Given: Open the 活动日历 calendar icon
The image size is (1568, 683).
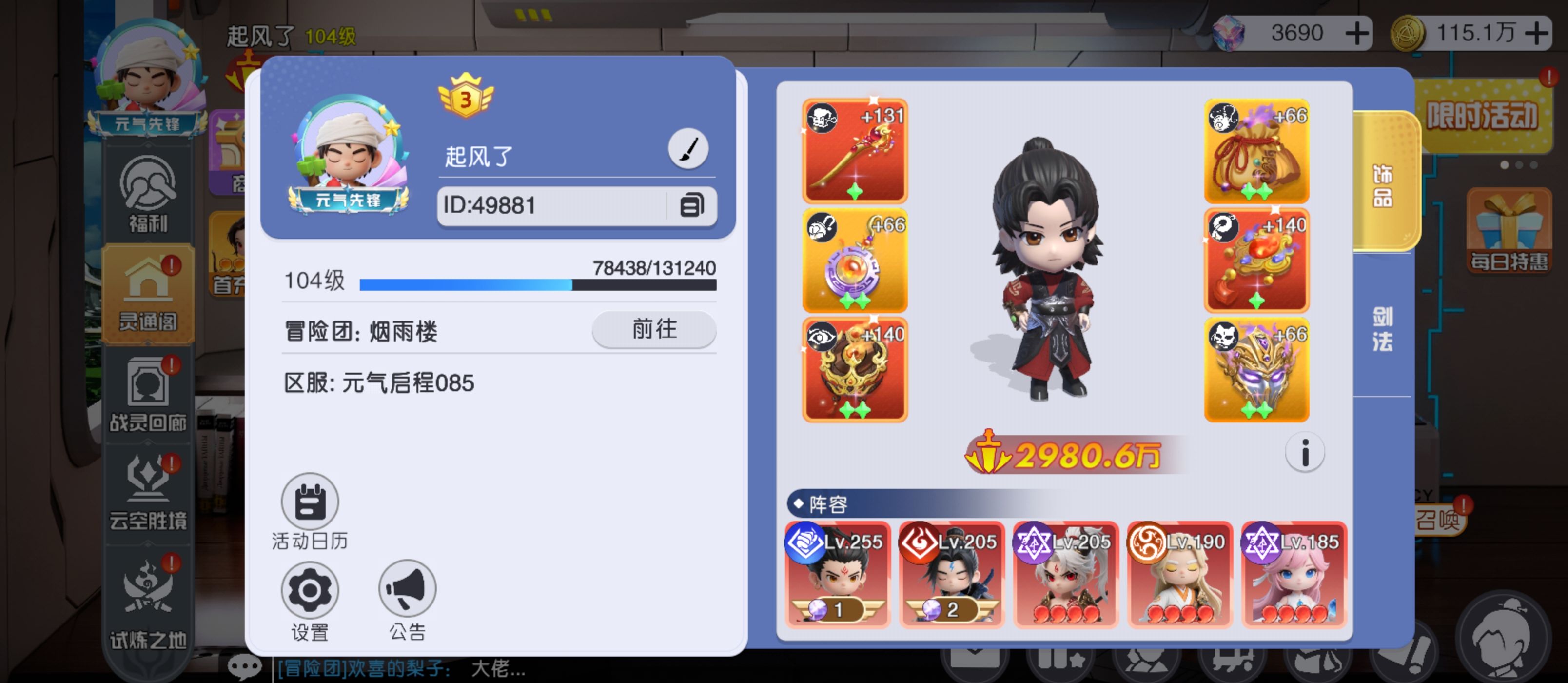Looking at the screenshot, I should pyautogui.click(x=309, y=502).
